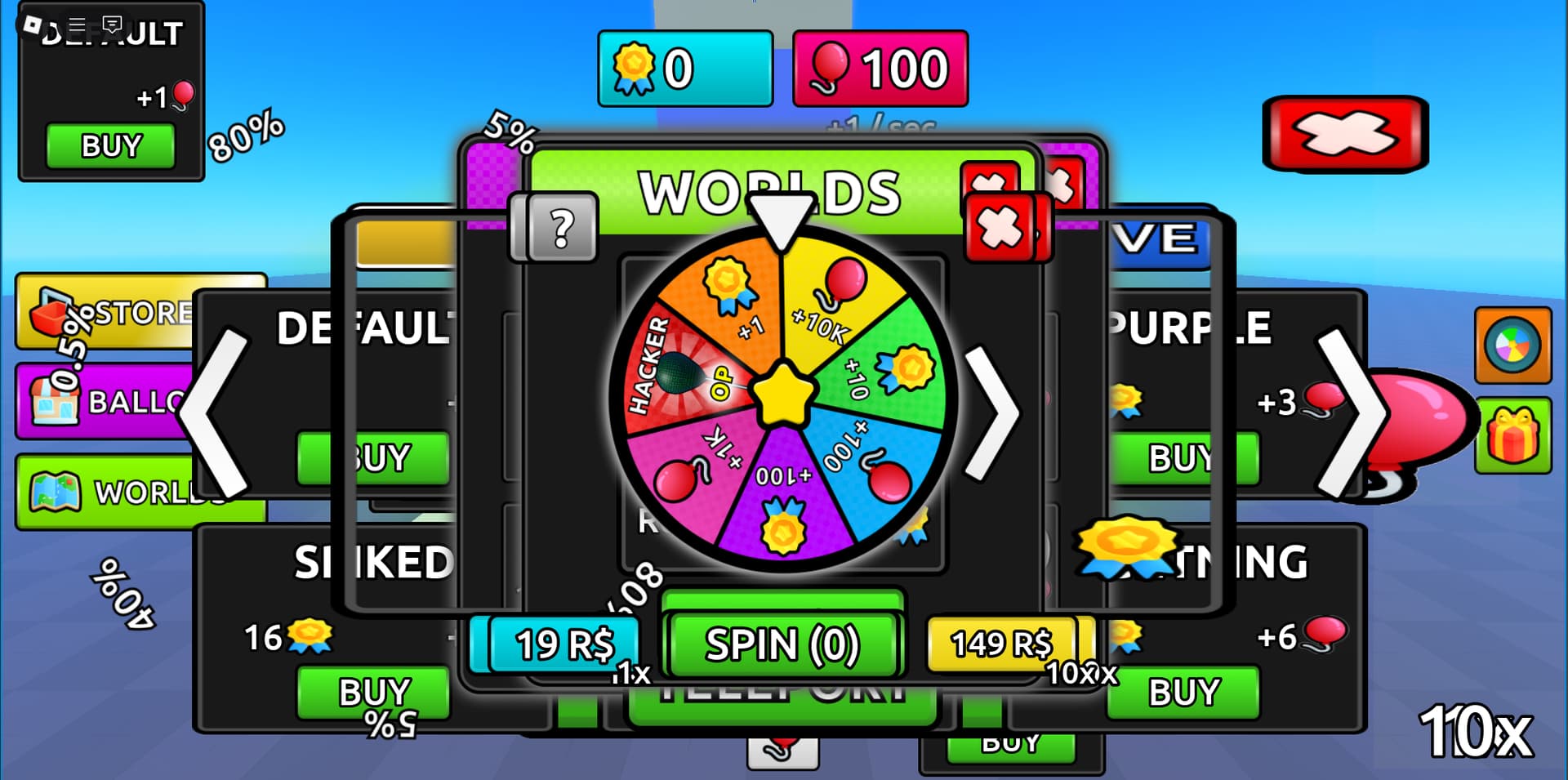This screenshot has width=1568, height=780.
Task: Click the large right arrow by Purple card
Action: click(1352, 412)
